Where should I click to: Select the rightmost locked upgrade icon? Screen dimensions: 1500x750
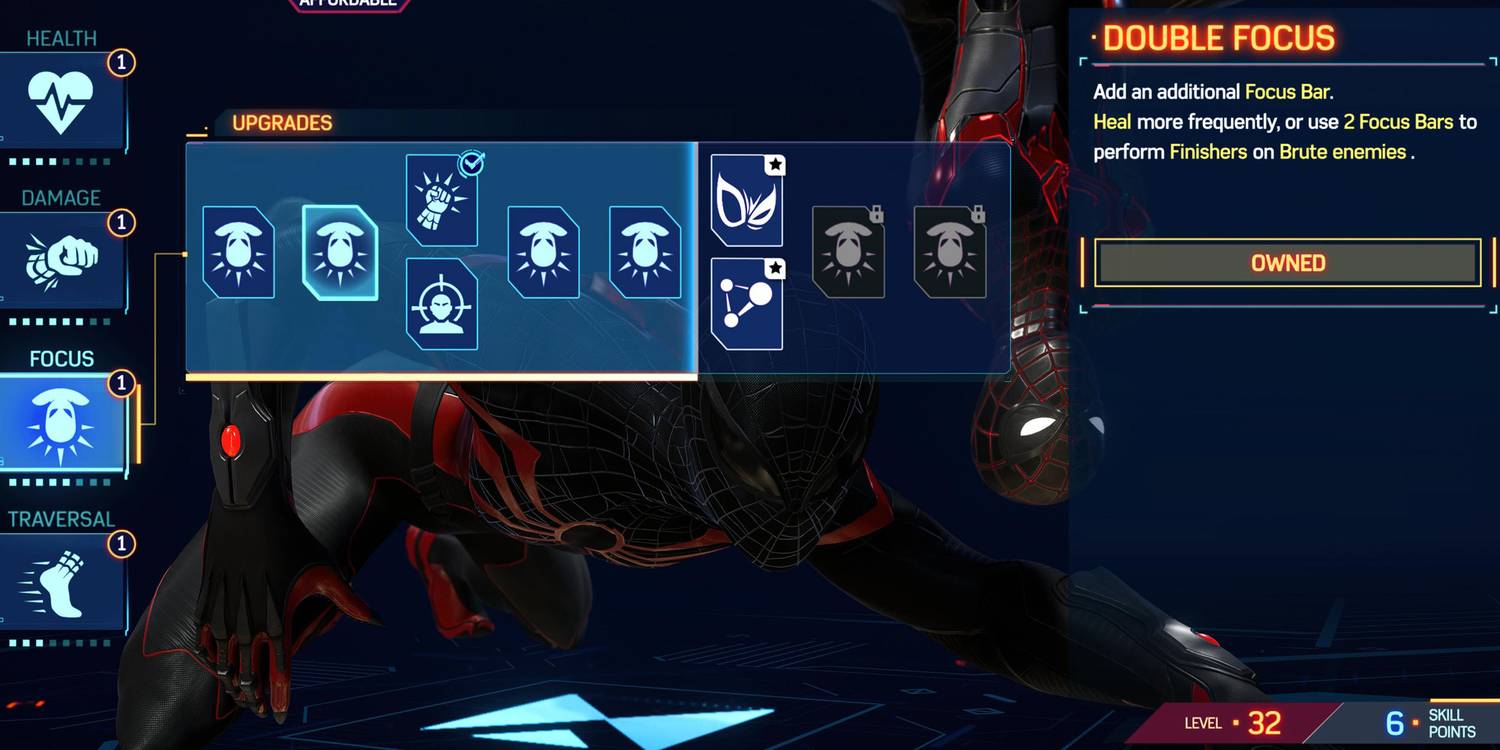[948, 253]
